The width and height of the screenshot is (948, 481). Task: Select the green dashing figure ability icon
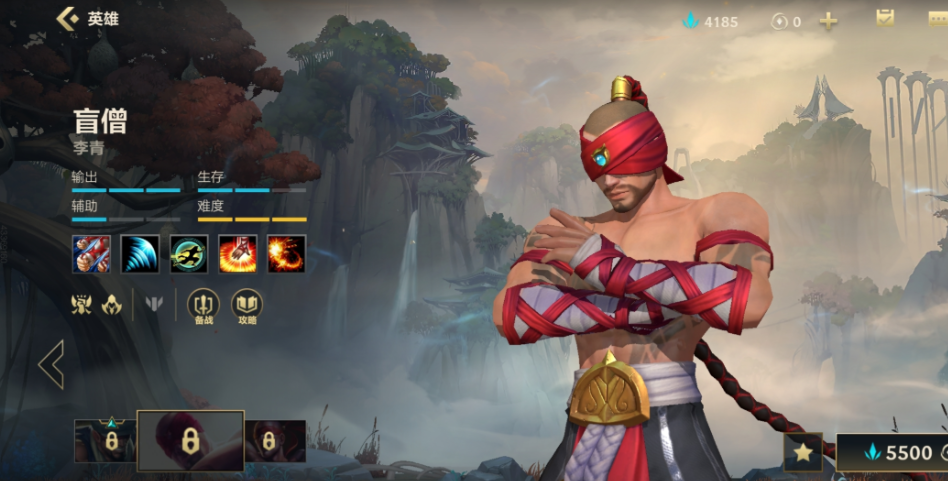point(189,254)
